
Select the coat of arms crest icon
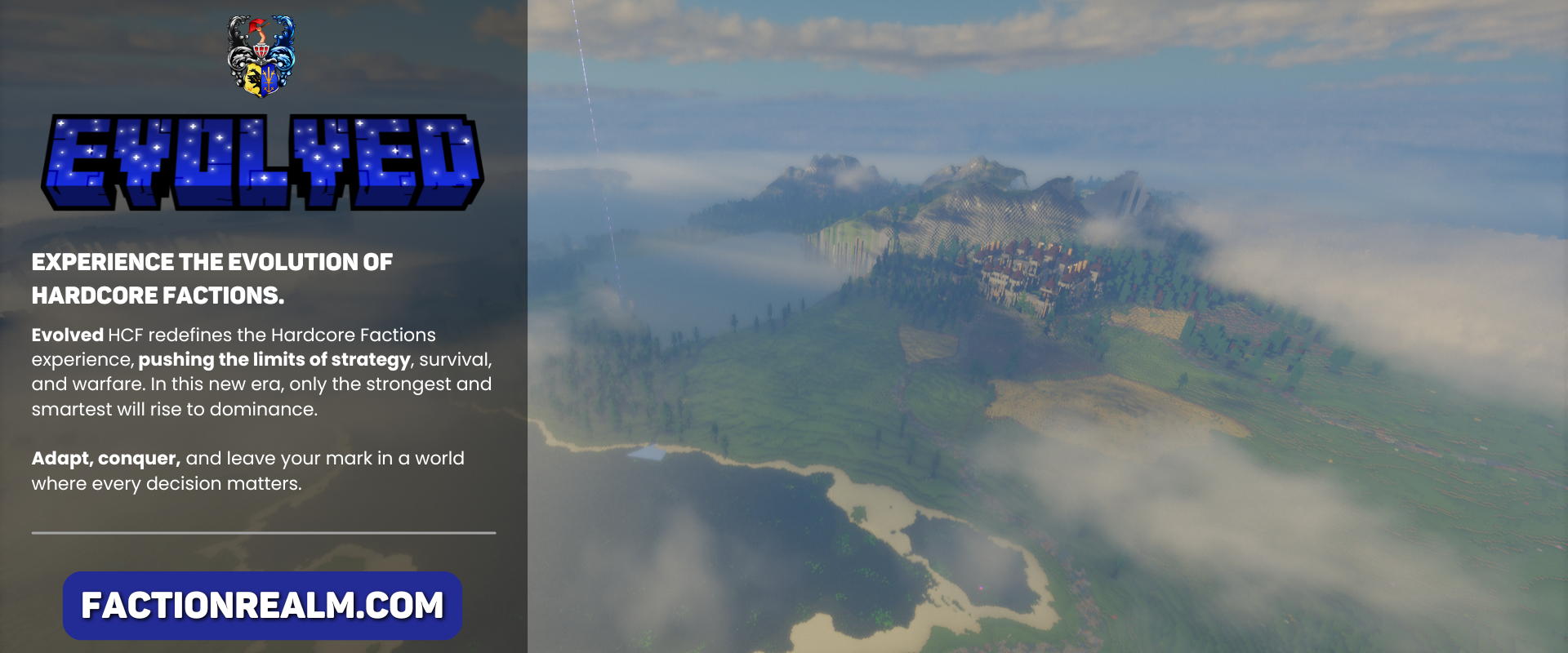click(261, 56)
